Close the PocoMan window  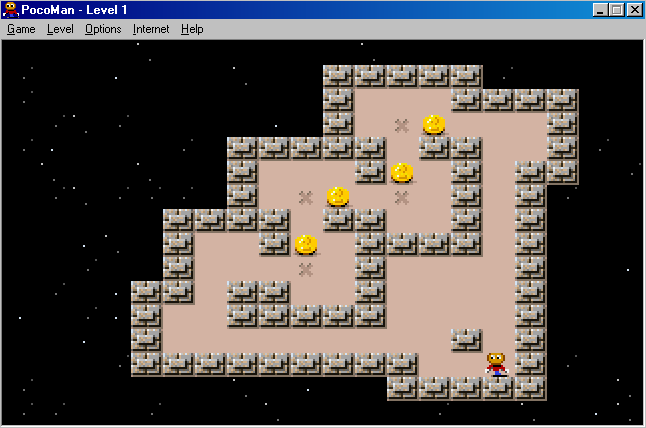click(634, 9)
